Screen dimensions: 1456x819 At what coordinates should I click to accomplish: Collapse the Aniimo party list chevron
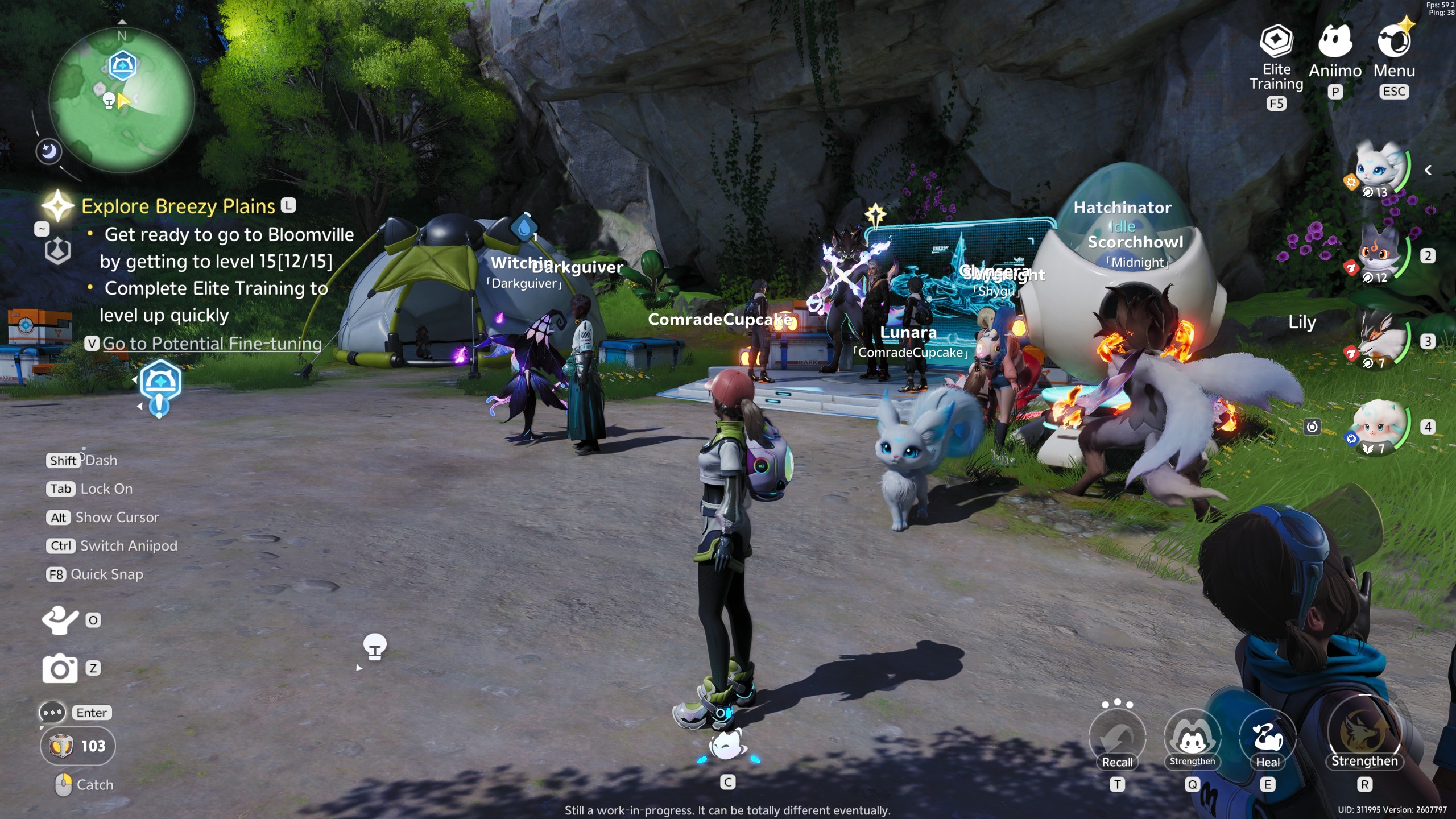click(1429, 169)
